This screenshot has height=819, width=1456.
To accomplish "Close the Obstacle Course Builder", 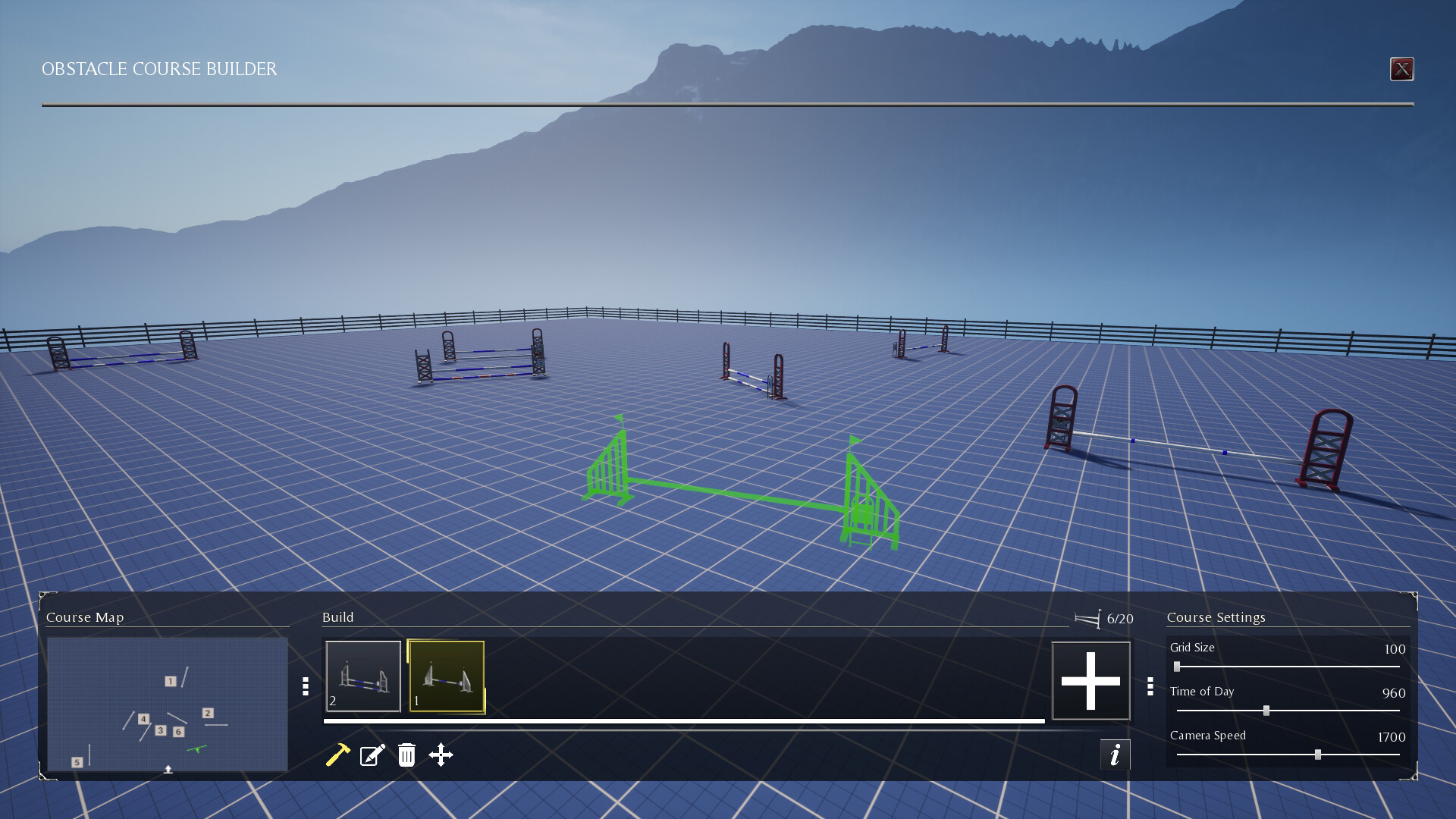I will [1402, 69].
